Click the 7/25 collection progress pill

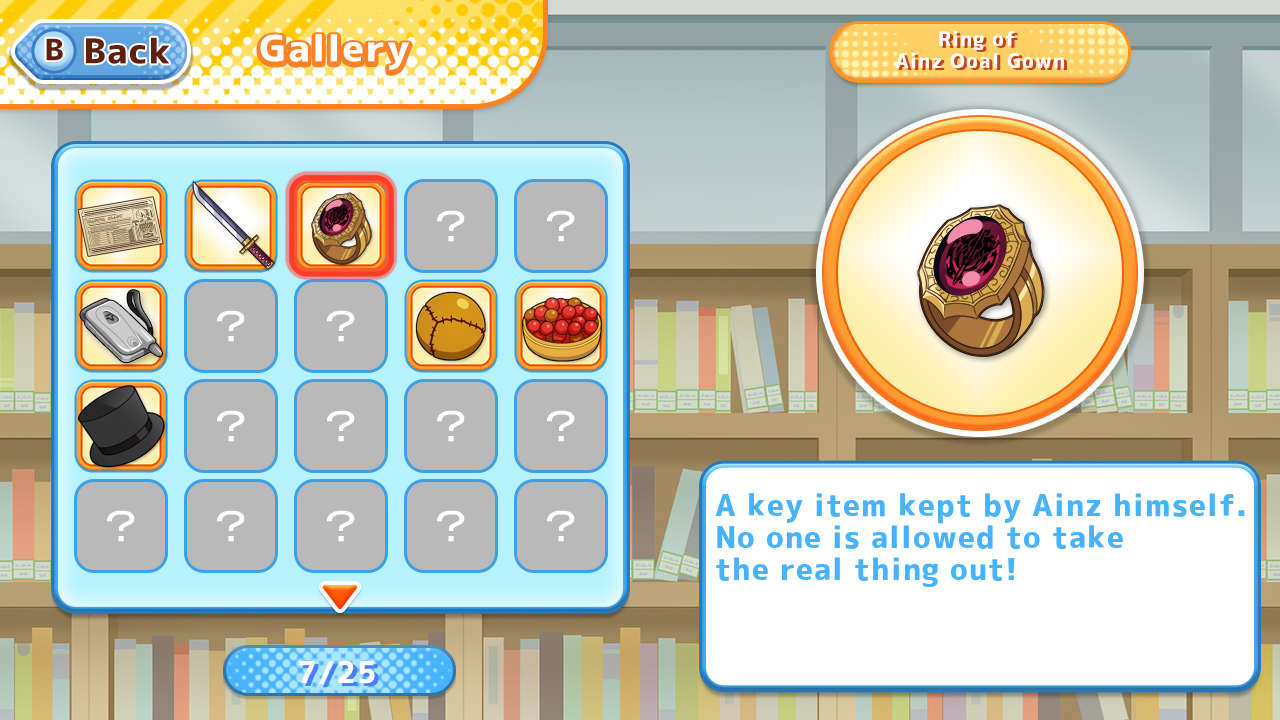pos(340,671)
